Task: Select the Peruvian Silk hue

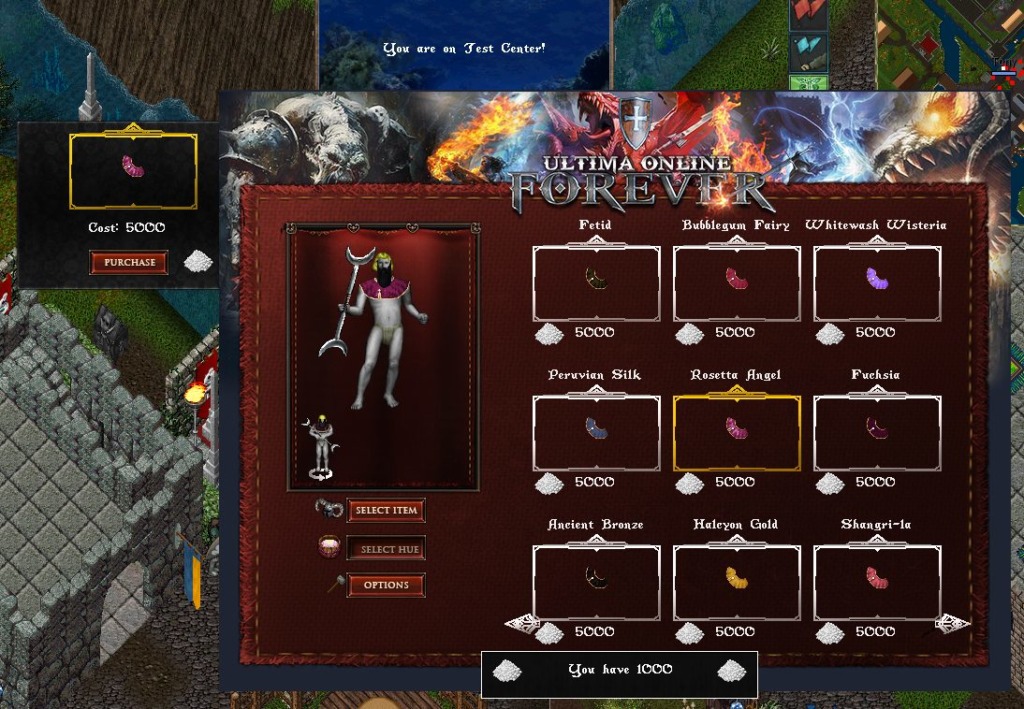Action: [x=596, y=433]
